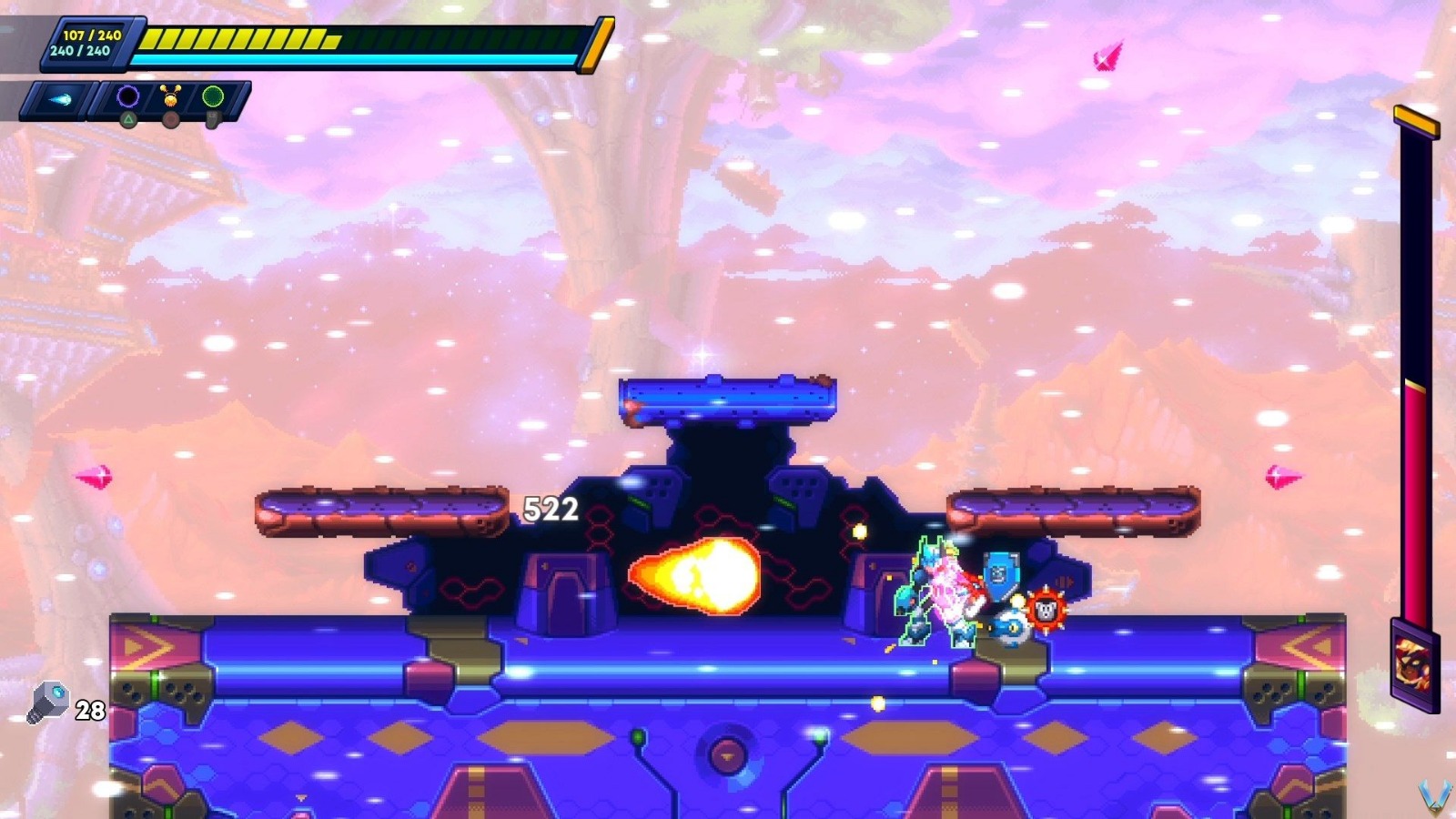The width and height of the screenshot is (1456, 819).
Task: Select the hornet bomb ability icon
Action: (x=171, y=96)
